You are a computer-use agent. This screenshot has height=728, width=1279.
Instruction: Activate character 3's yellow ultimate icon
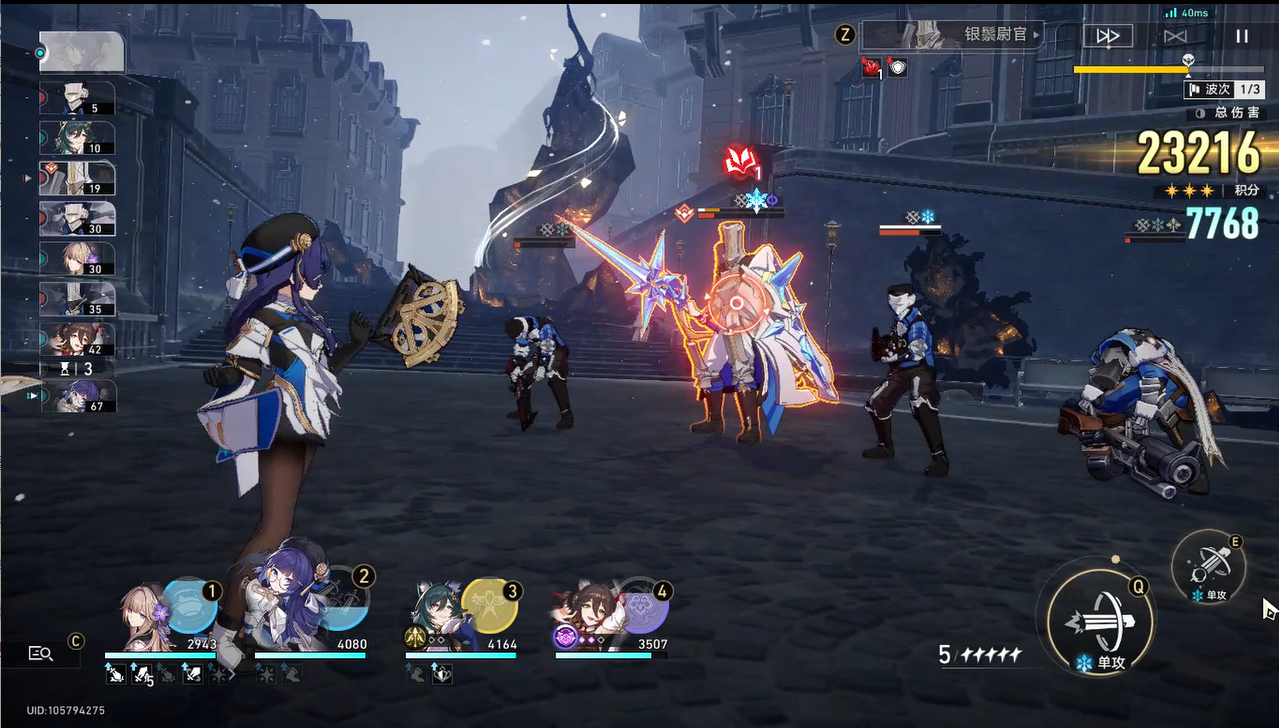click(489, 605)
